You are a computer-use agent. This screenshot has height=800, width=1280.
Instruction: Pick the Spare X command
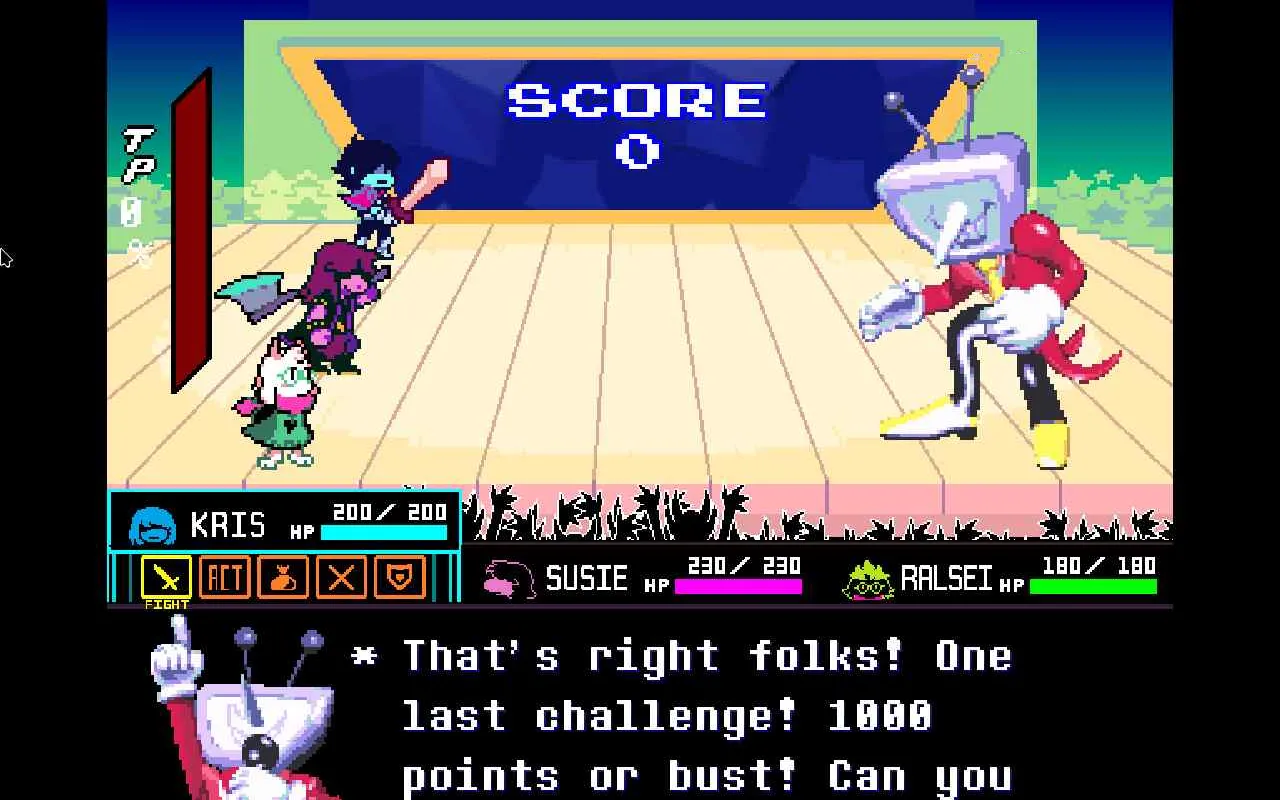pyautogui.click(x=341, y=577)
